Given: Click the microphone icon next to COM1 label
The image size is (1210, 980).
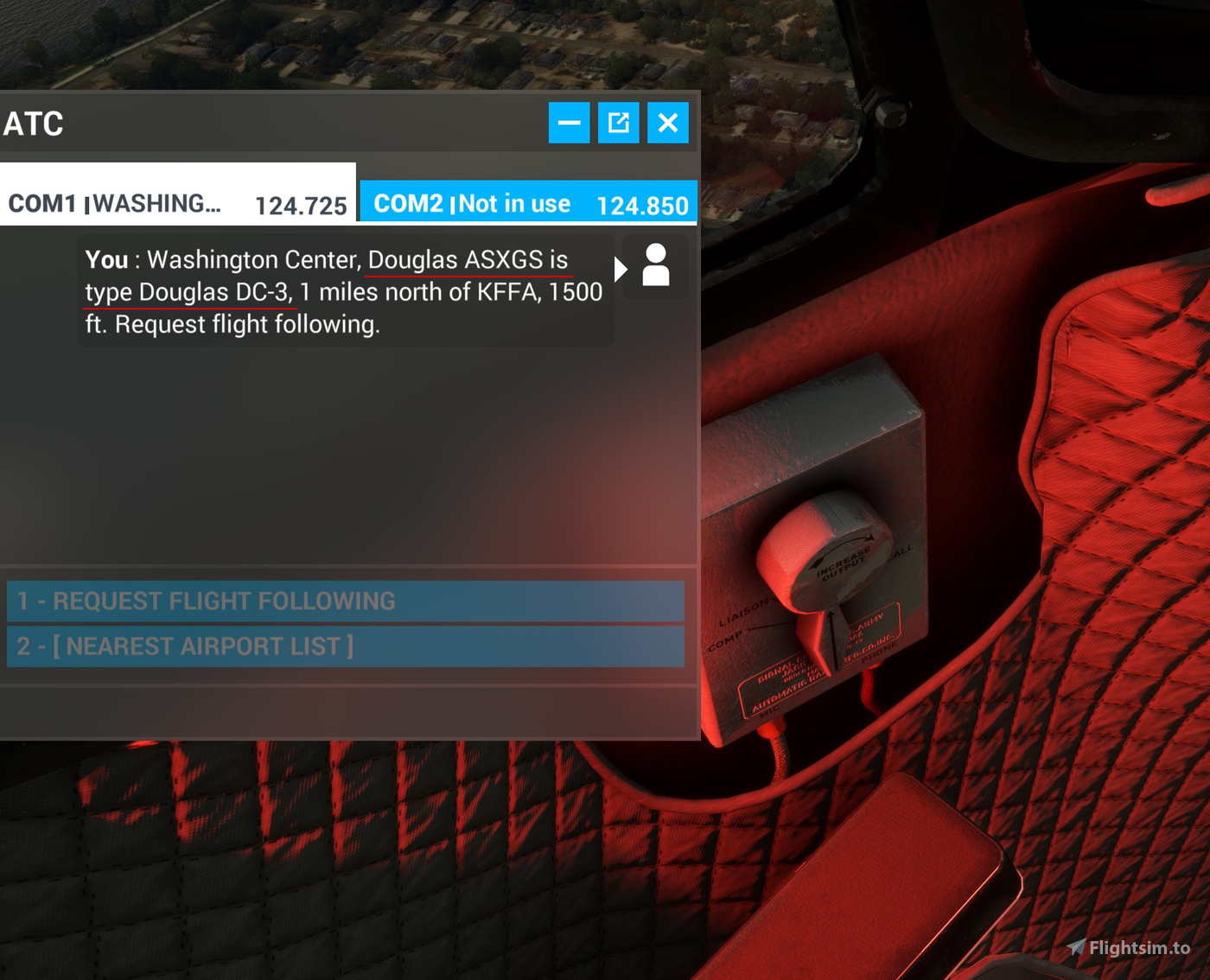Looking at the screenshot, I should 88,203.
